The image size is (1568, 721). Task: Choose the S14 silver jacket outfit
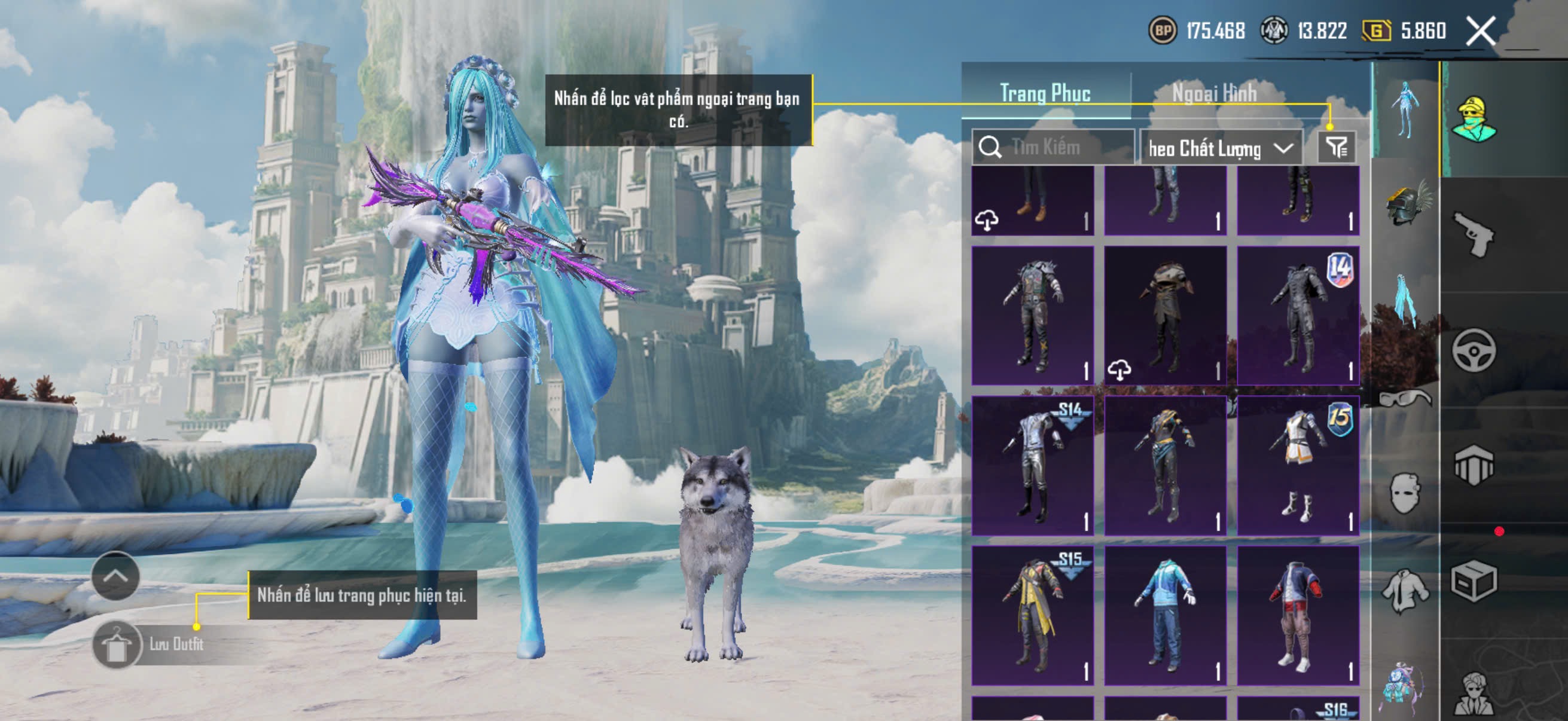(x=1032, y=466)
